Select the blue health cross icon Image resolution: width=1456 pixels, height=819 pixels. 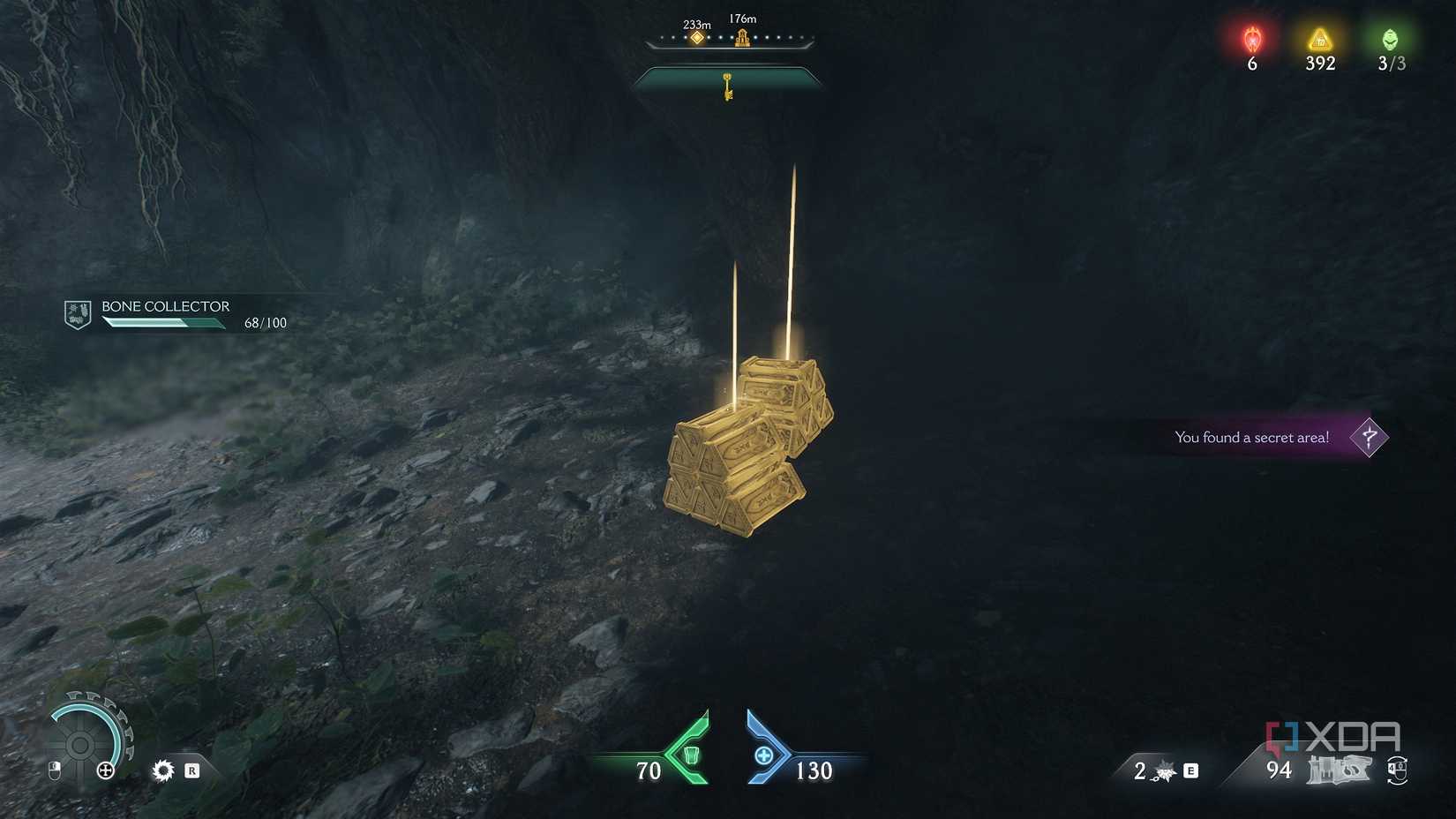tap(764, 755)
